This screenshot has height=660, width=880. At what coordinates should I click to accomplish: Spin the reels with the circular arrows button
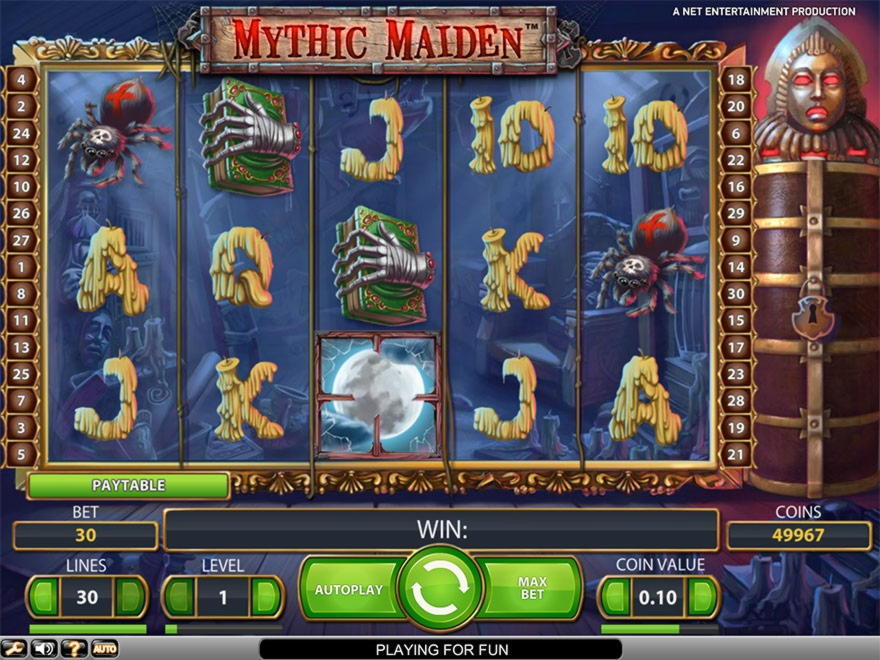click(440, 590)
